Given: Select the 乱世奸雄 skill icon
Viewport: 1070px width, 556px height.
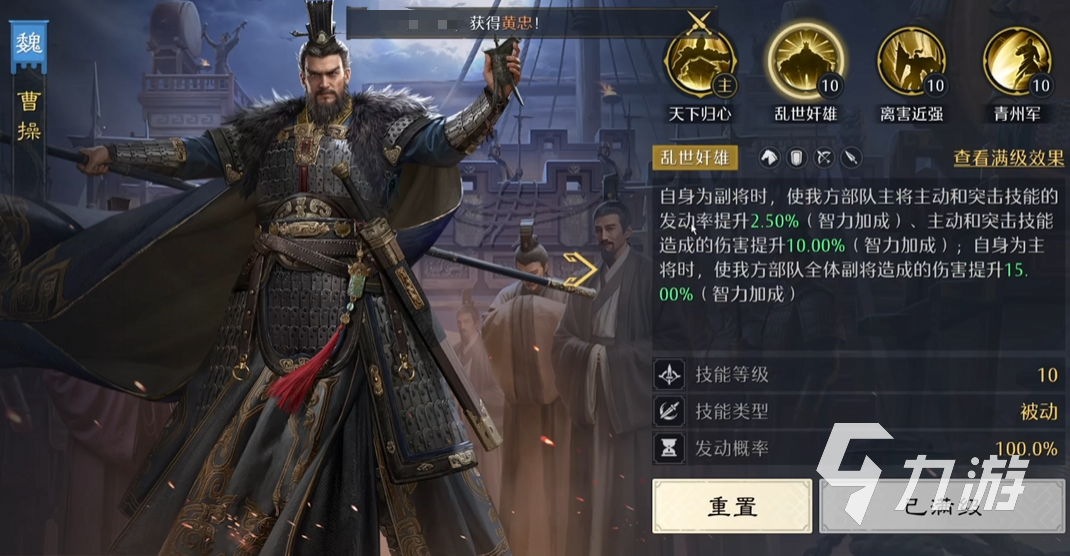Looking at the screenshot, I should [x=806, y=61].
